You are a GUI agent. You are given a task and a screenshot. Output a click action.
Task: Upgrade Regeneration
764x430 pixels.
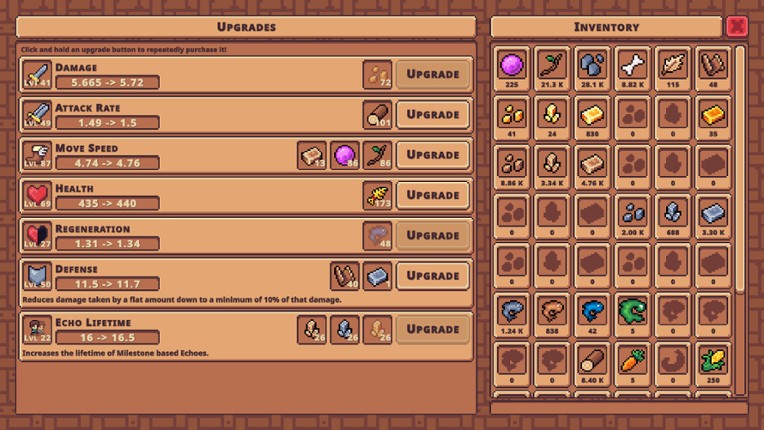(x=433, y=235)
